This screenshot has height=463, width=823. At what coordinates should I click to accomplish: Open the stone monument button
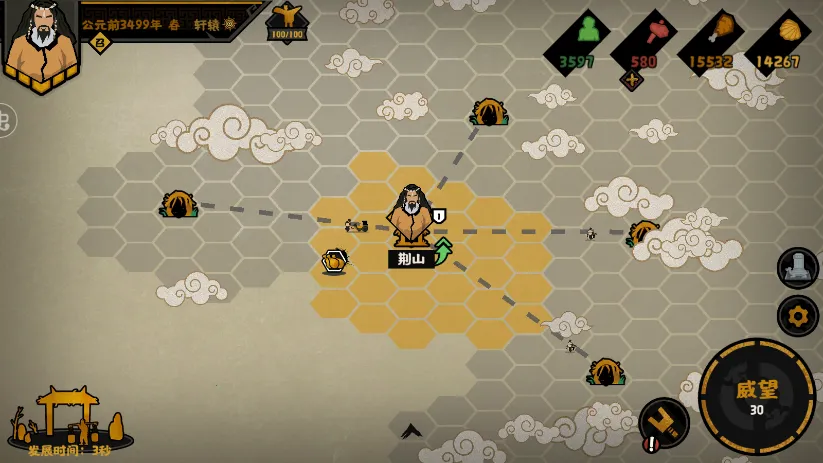tap(798, 267)
